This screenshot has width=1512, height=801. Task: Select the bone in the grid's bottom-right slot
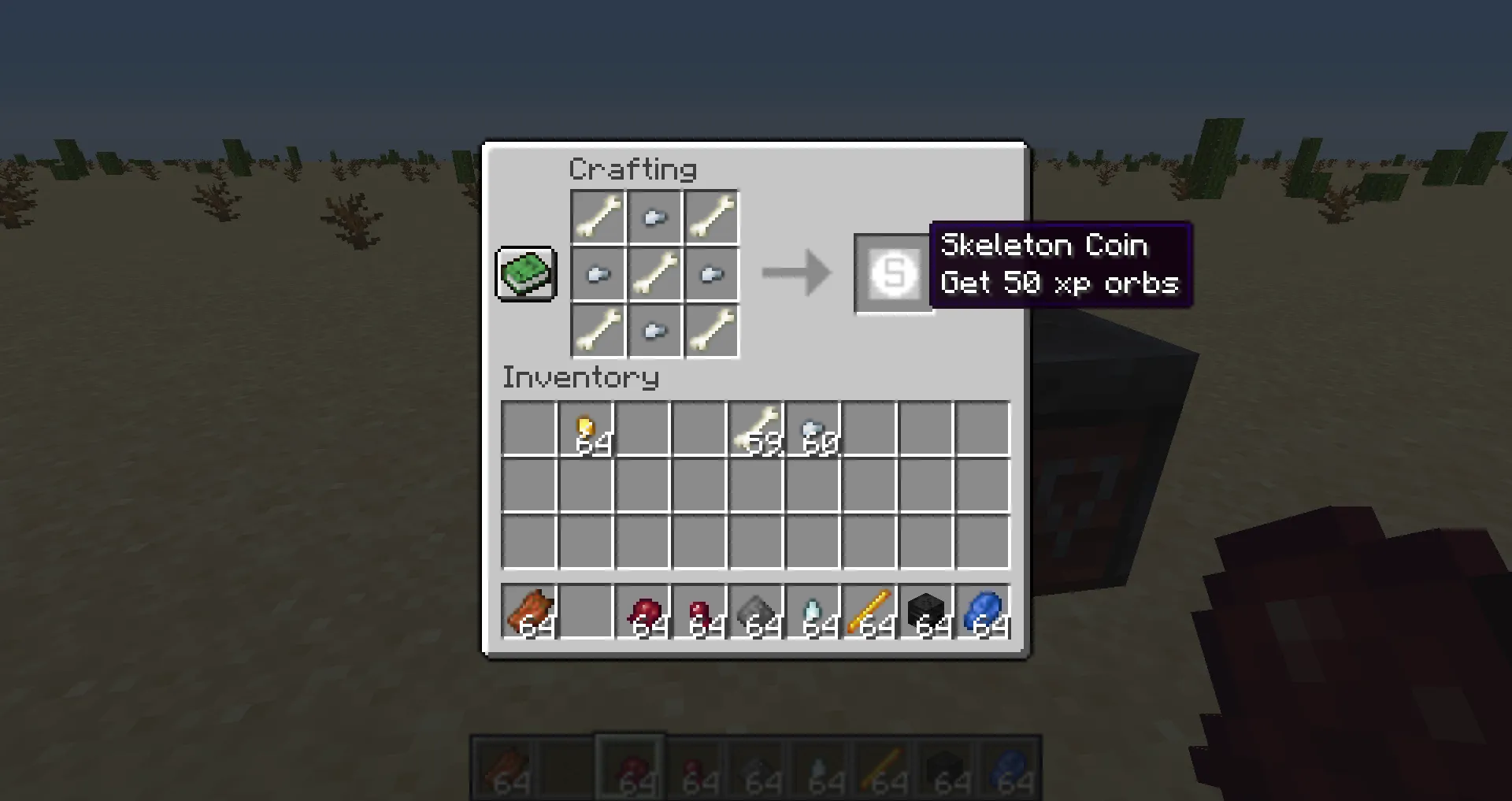[711, 330]
